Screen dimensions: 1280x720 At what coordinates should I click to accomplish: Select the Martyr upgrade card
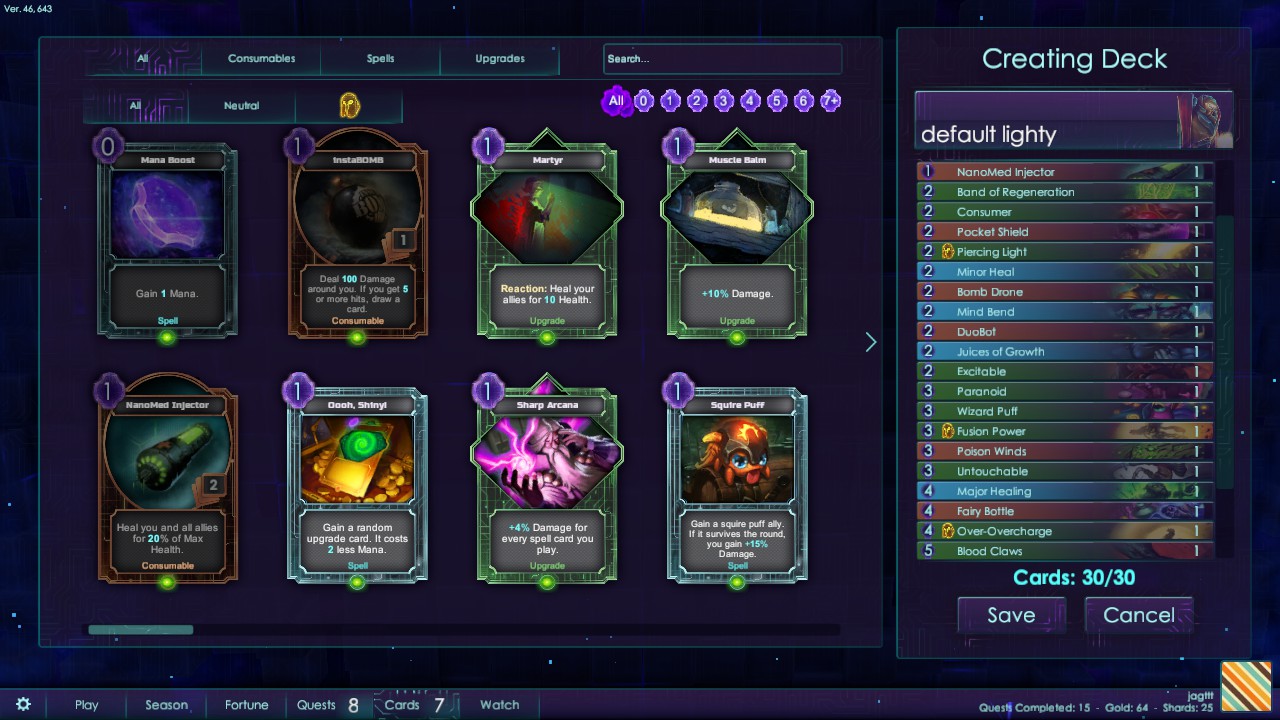tap(547, 240)
